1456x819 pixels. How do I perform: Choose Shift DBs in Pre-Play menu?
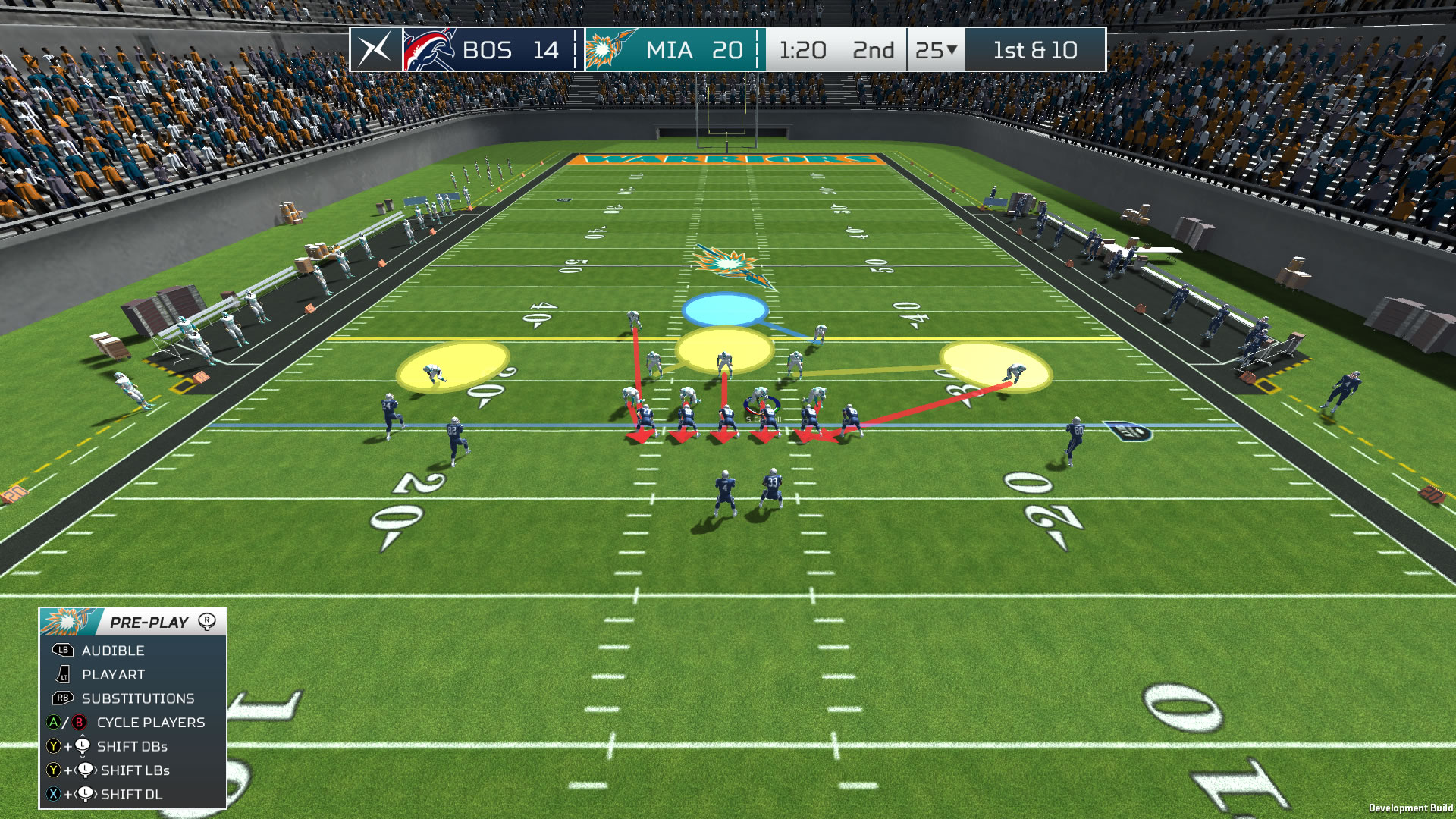[x=132, y=747]
